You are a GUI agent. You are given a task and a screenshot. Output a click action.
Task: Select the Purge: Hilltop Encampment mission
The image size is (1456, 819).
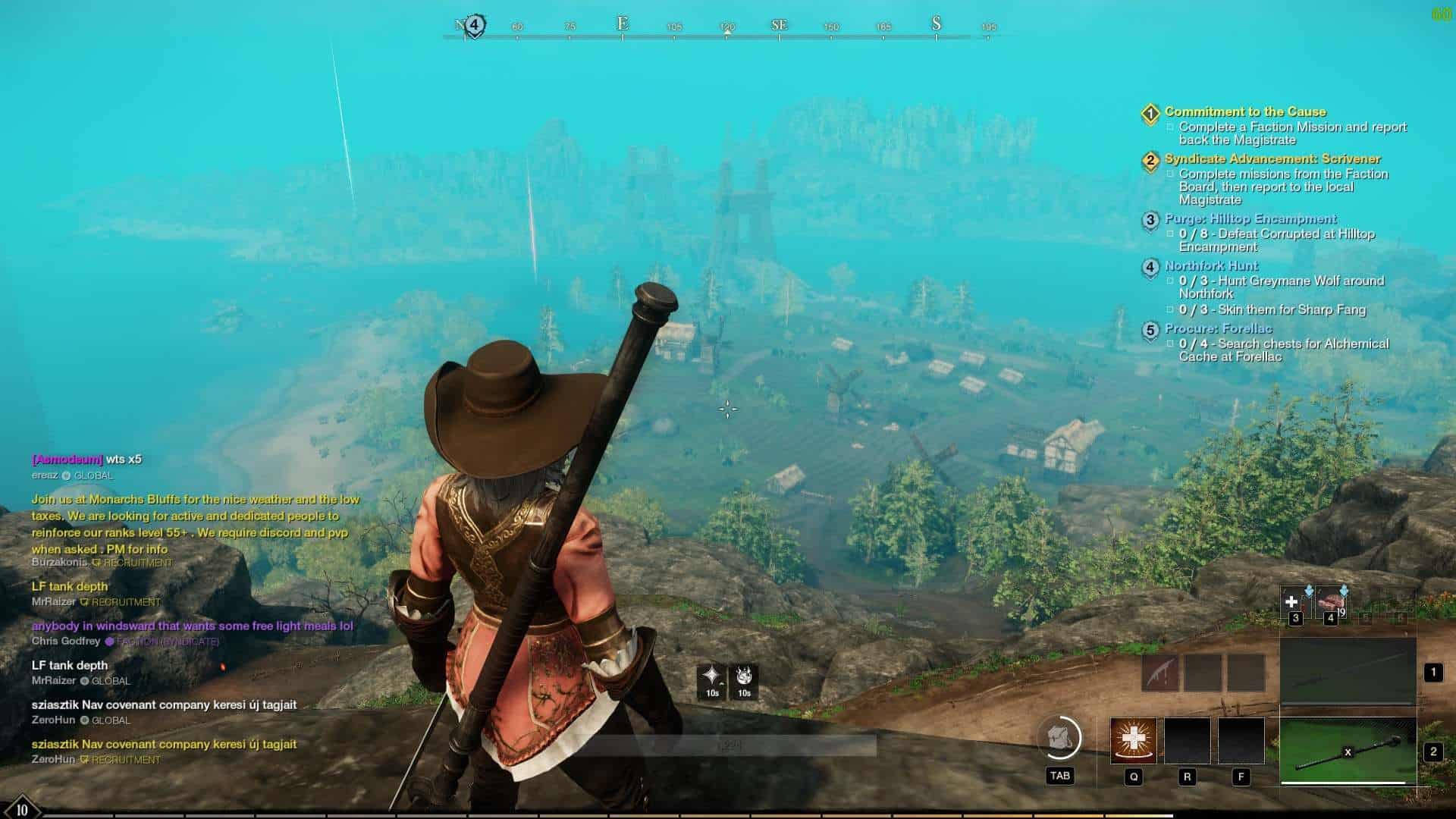pos(1250,219)
